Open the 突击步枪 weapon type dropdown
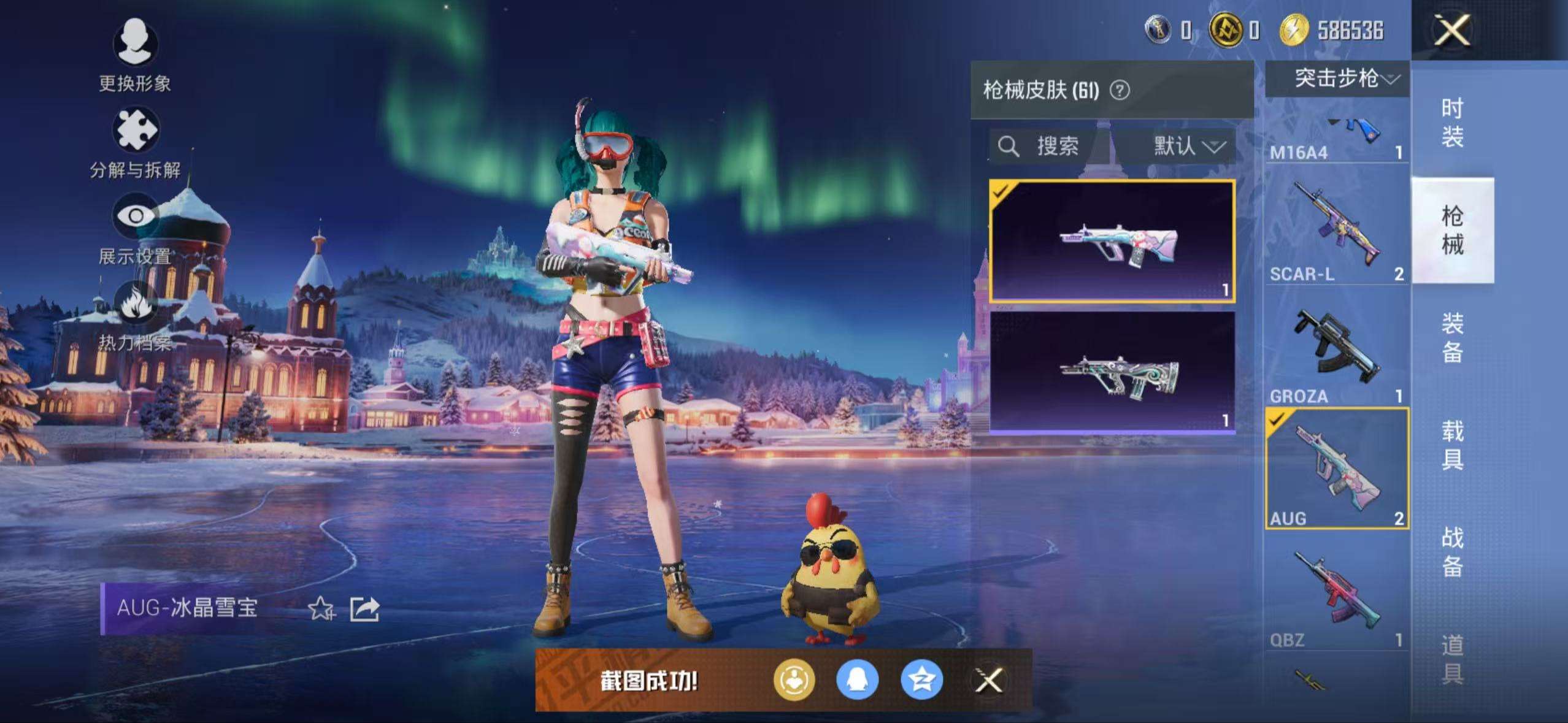1568x723 pixels. [1346, 78]
